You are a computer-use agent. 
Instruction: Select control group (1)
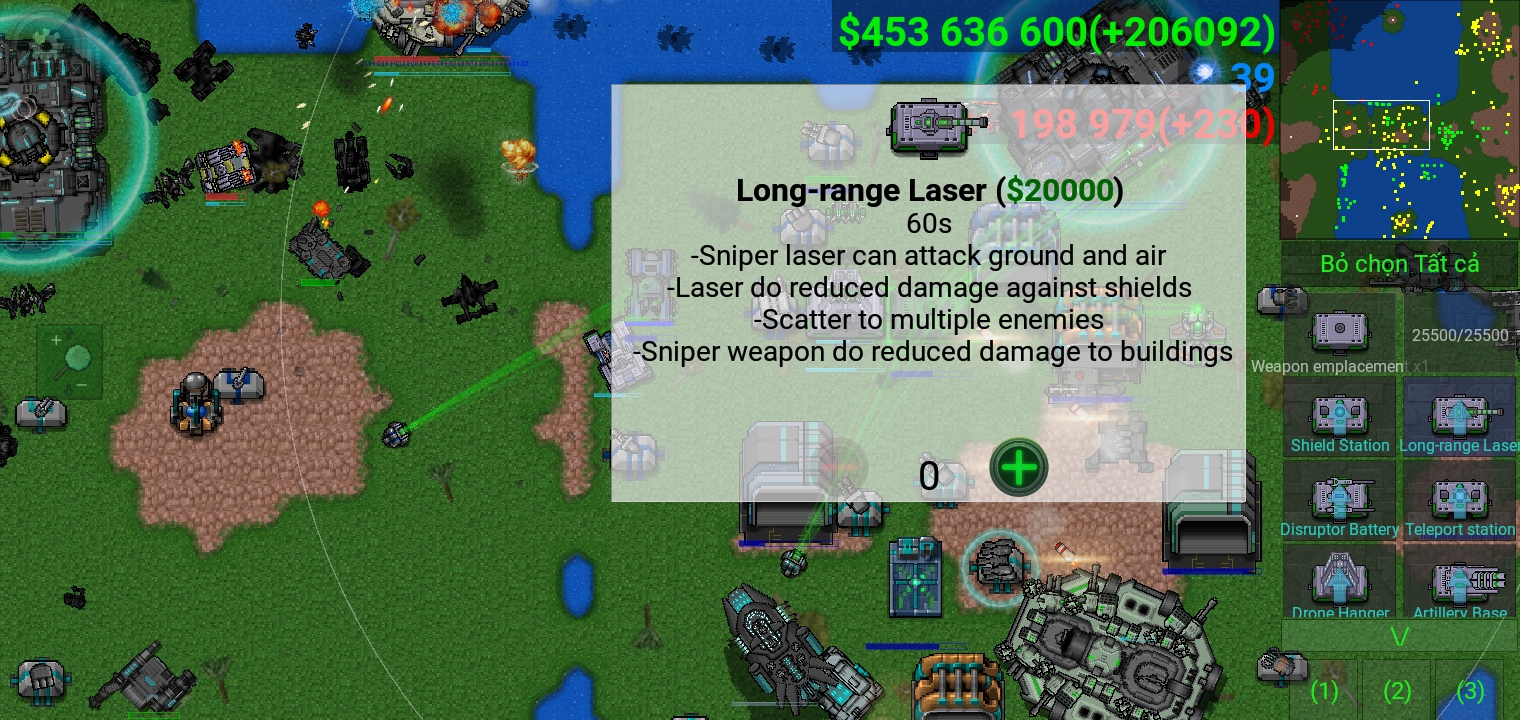(x=1324, y=690)
